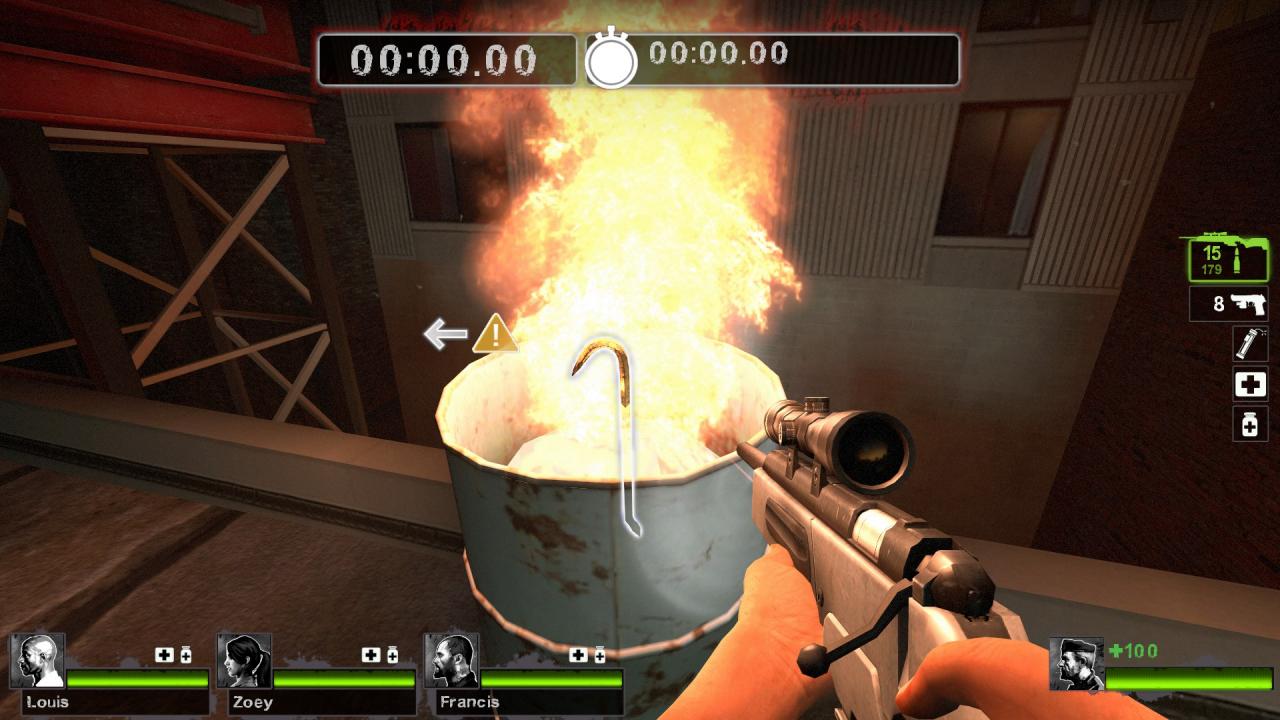
Task: Select the pain pills slot
Action: 1250,425
